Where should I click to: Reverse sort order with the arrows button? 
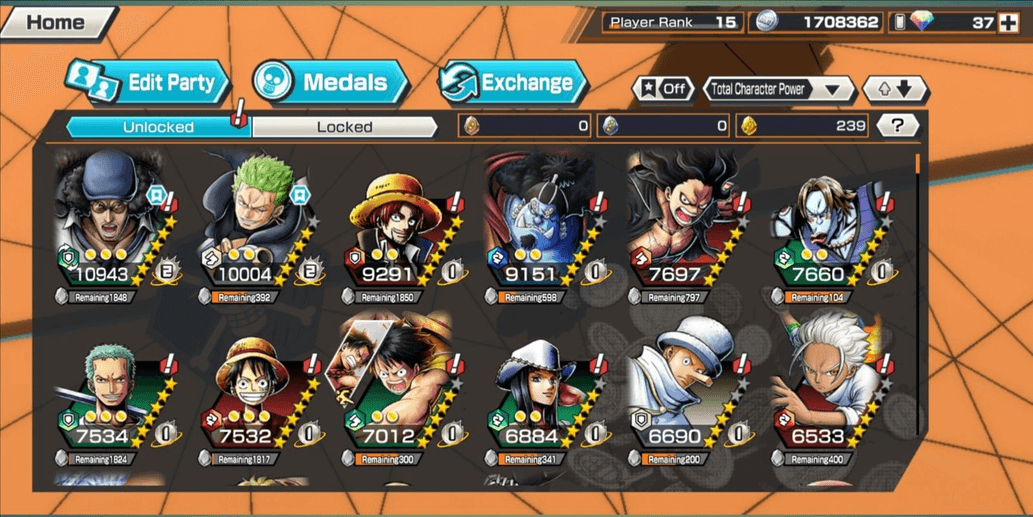point(895,89)
